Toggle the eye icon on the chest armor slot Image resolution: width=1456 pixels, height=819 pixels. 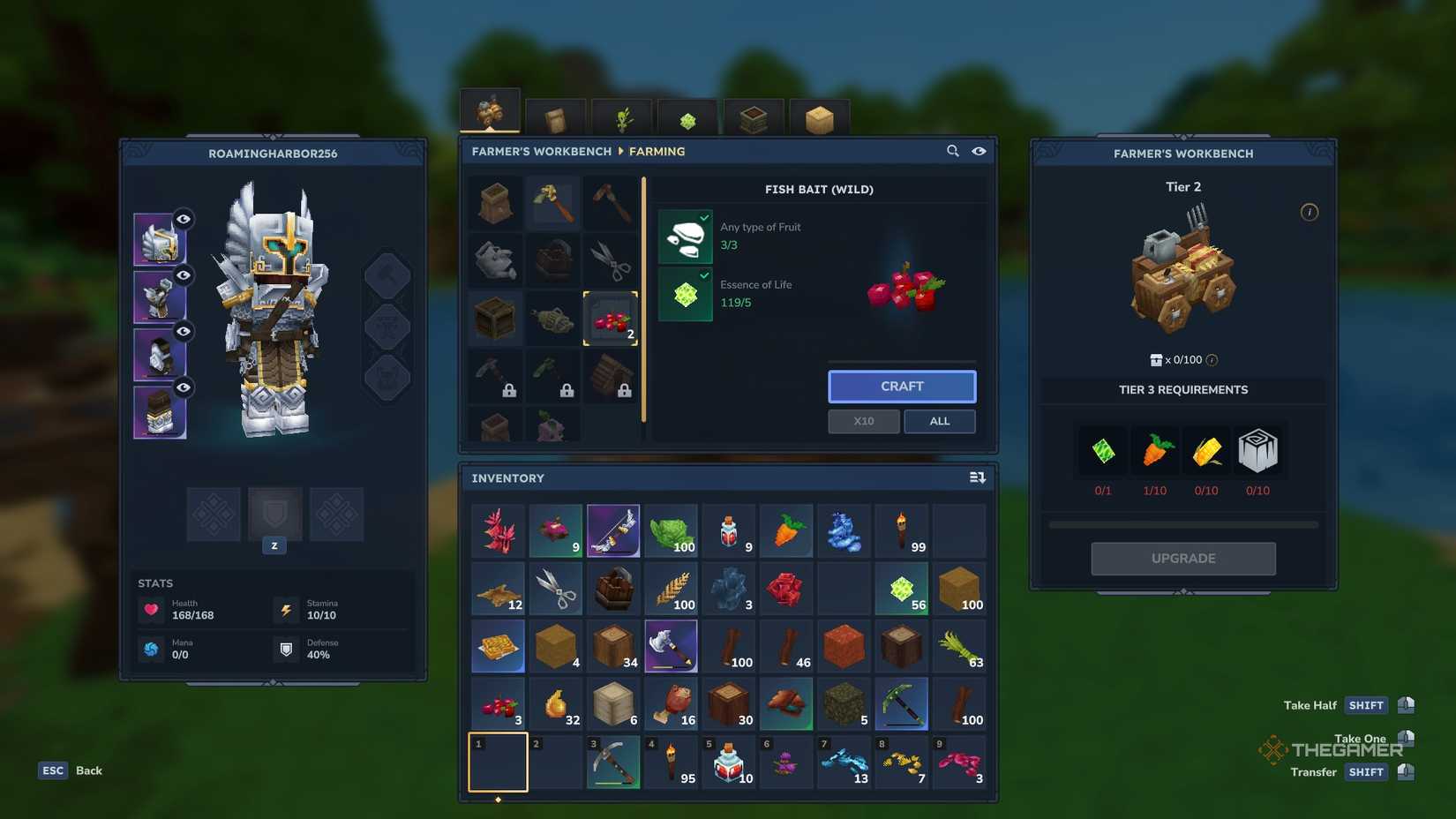183,275
